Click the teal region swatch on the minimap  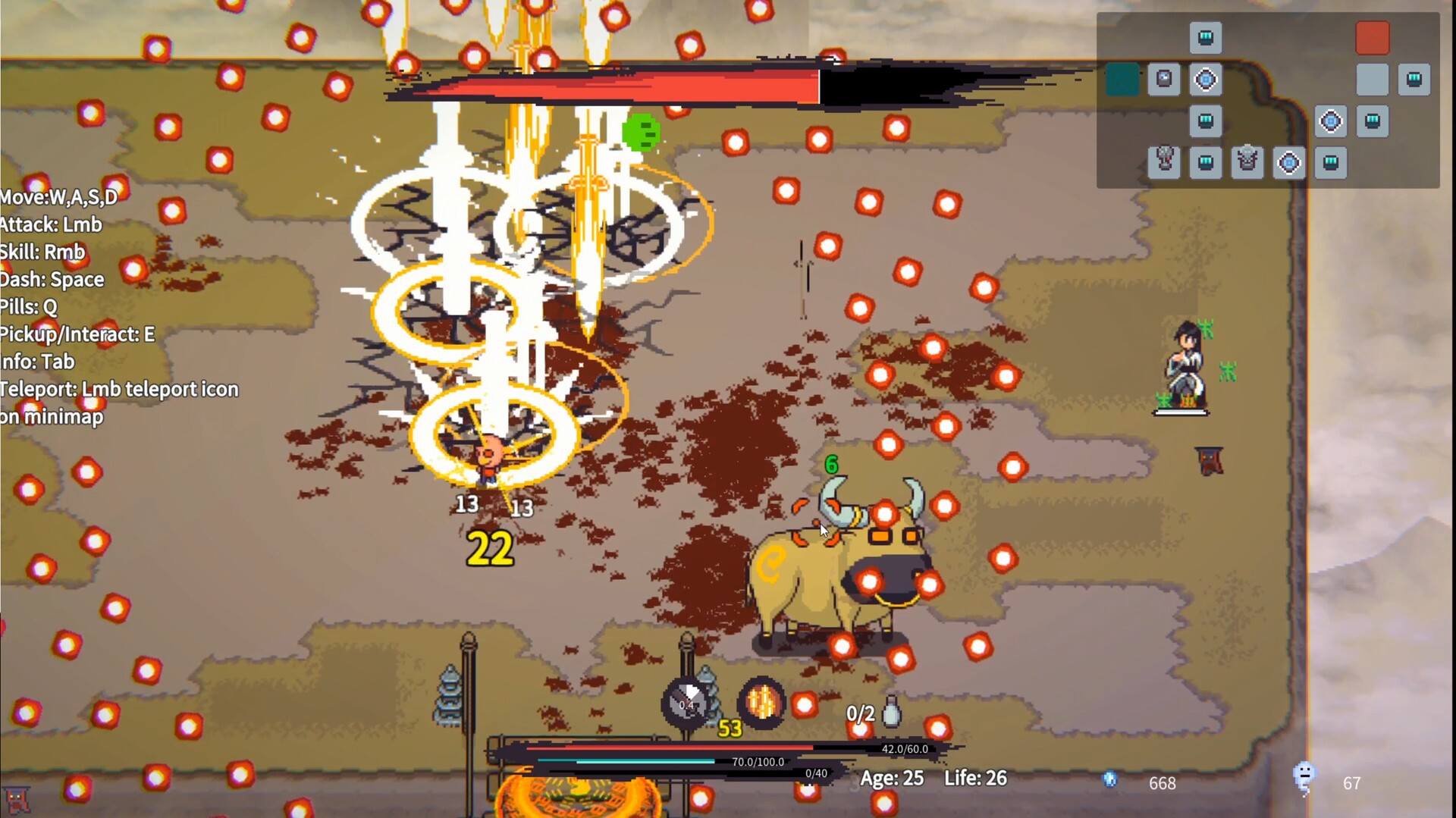(1122, 78)
